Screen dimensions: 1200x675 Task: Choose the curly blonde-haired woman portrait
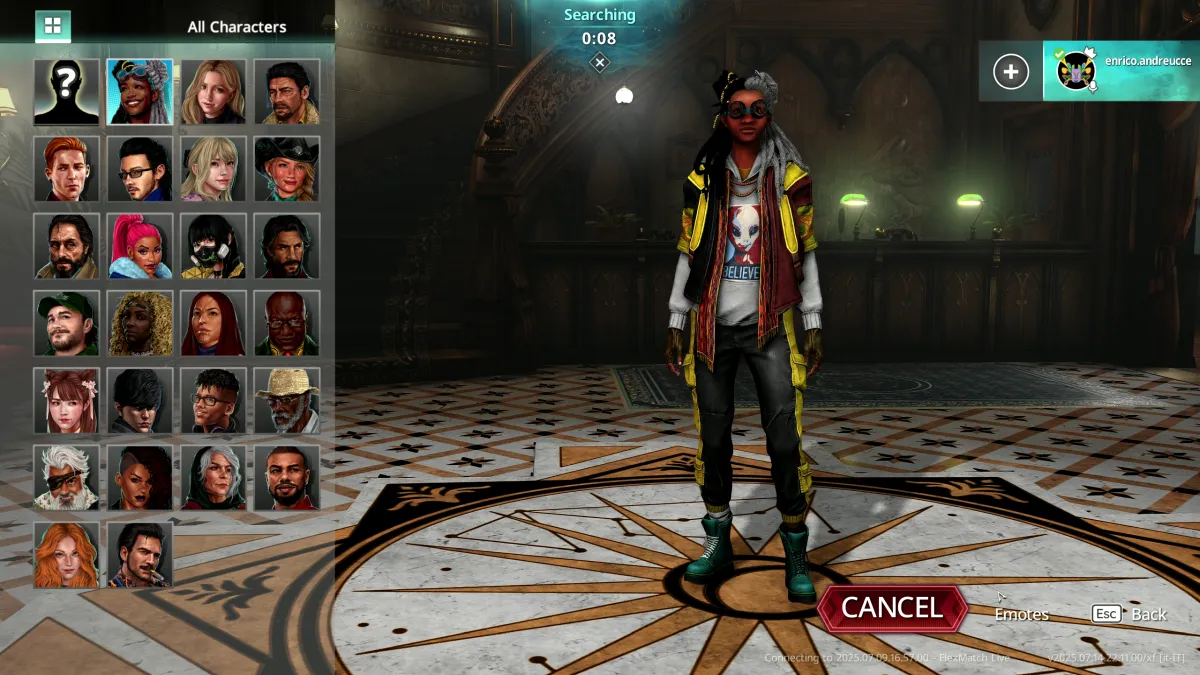(x=140, y=323)
